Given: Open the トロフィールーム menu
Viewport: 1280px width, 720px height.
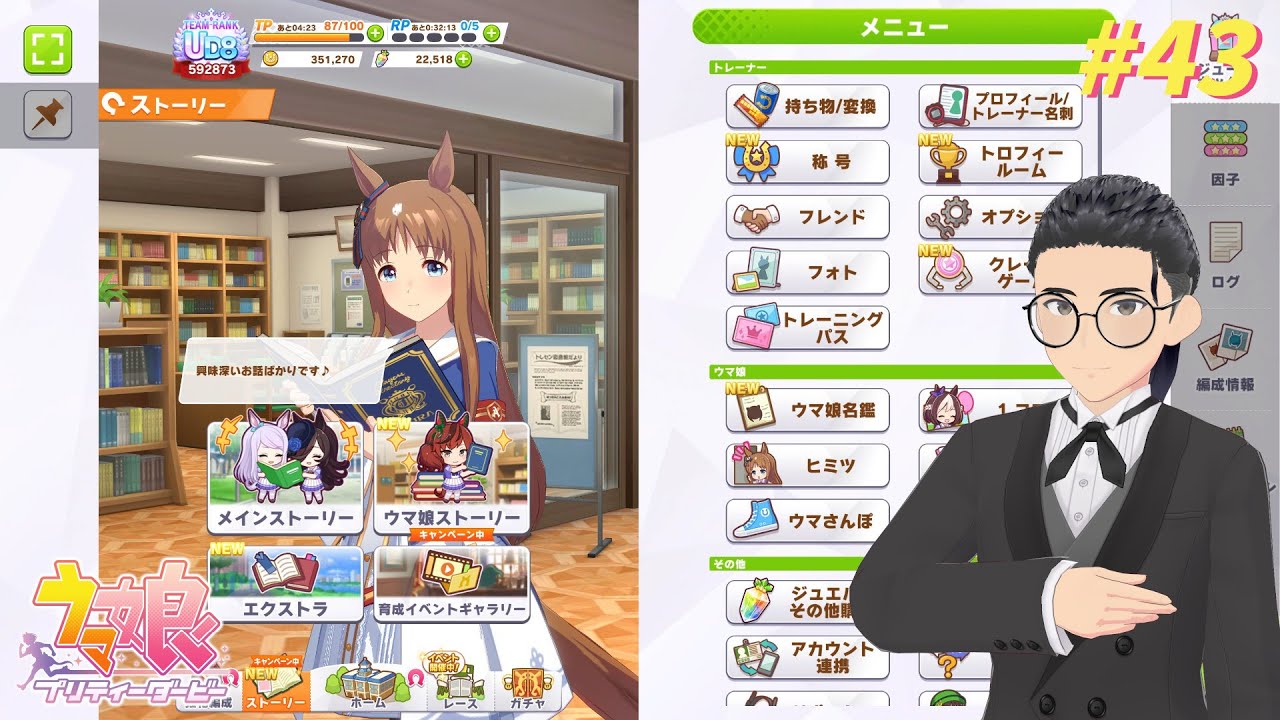Looking at the screenshot, I should pos(999,162).
